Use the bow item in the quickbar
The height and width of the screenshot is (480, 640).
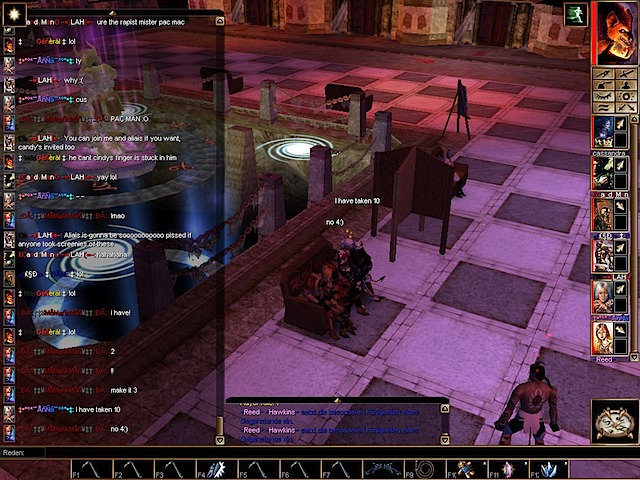pos(383,469)
